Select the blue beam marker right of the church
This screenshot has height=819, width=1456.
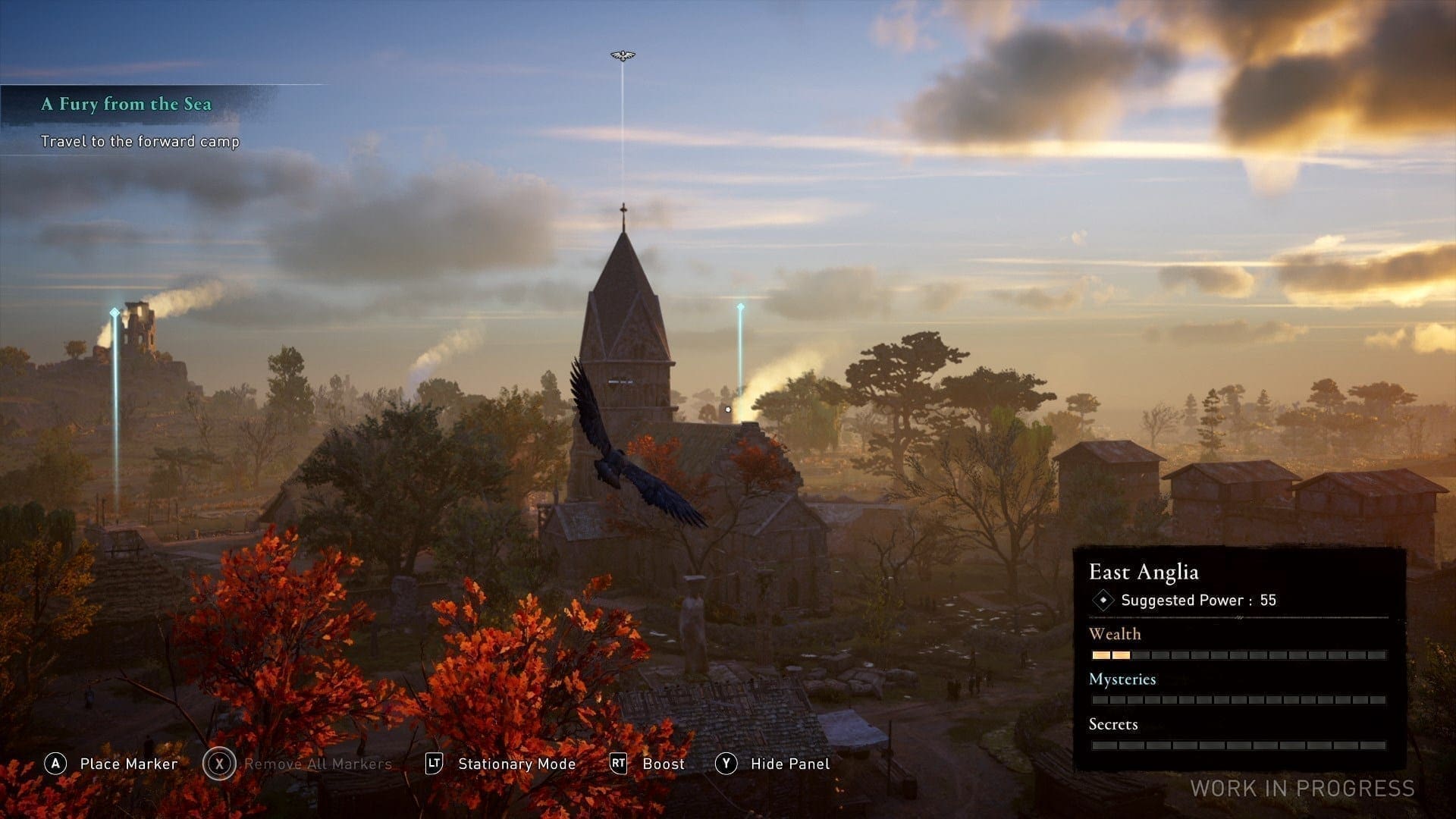(740, 308)
